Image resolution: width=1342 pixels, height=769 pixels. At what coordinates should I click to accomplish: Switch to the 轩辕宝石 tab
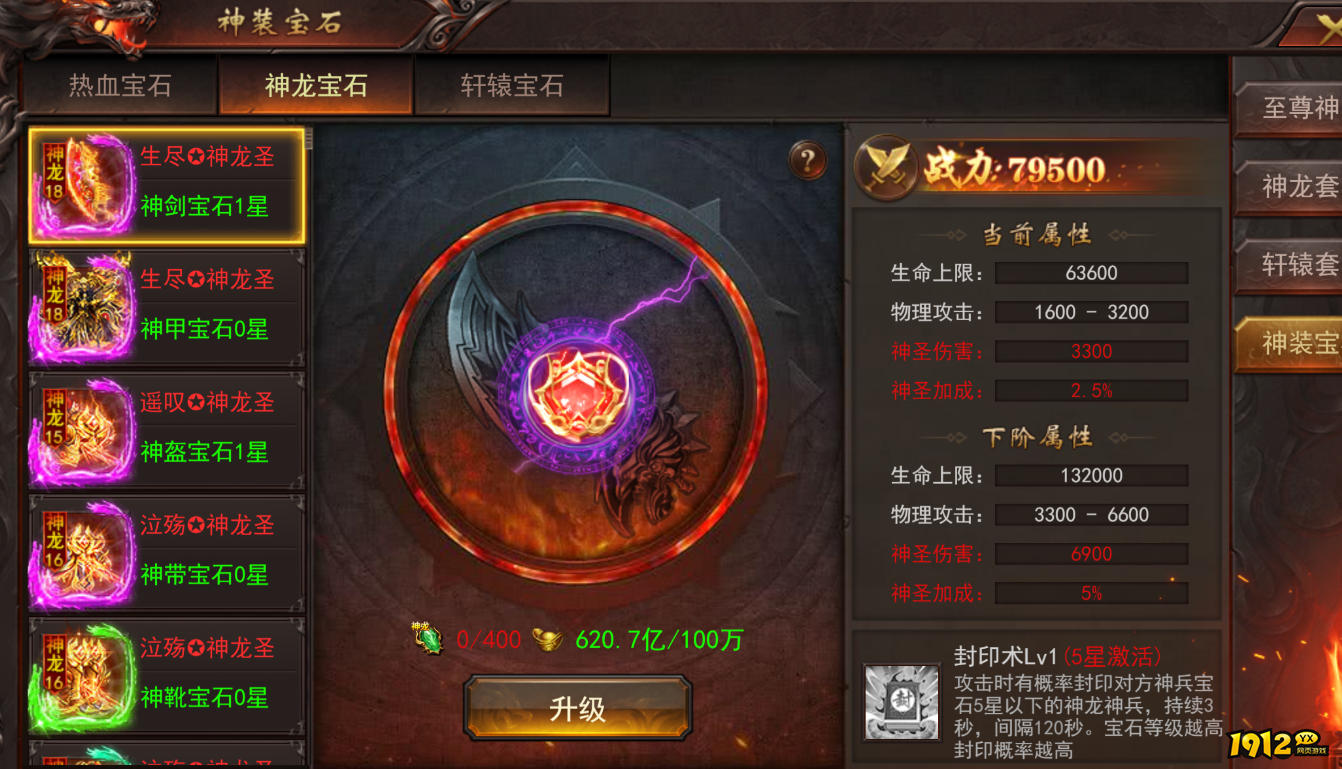click(512, 86)
